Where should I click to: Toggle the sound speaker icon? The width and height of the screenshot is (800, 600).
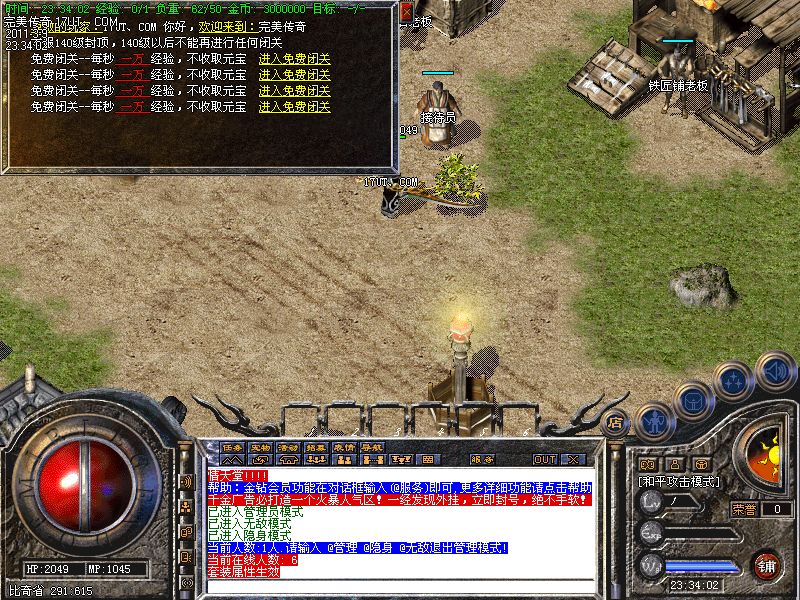(x=775, y=371)
